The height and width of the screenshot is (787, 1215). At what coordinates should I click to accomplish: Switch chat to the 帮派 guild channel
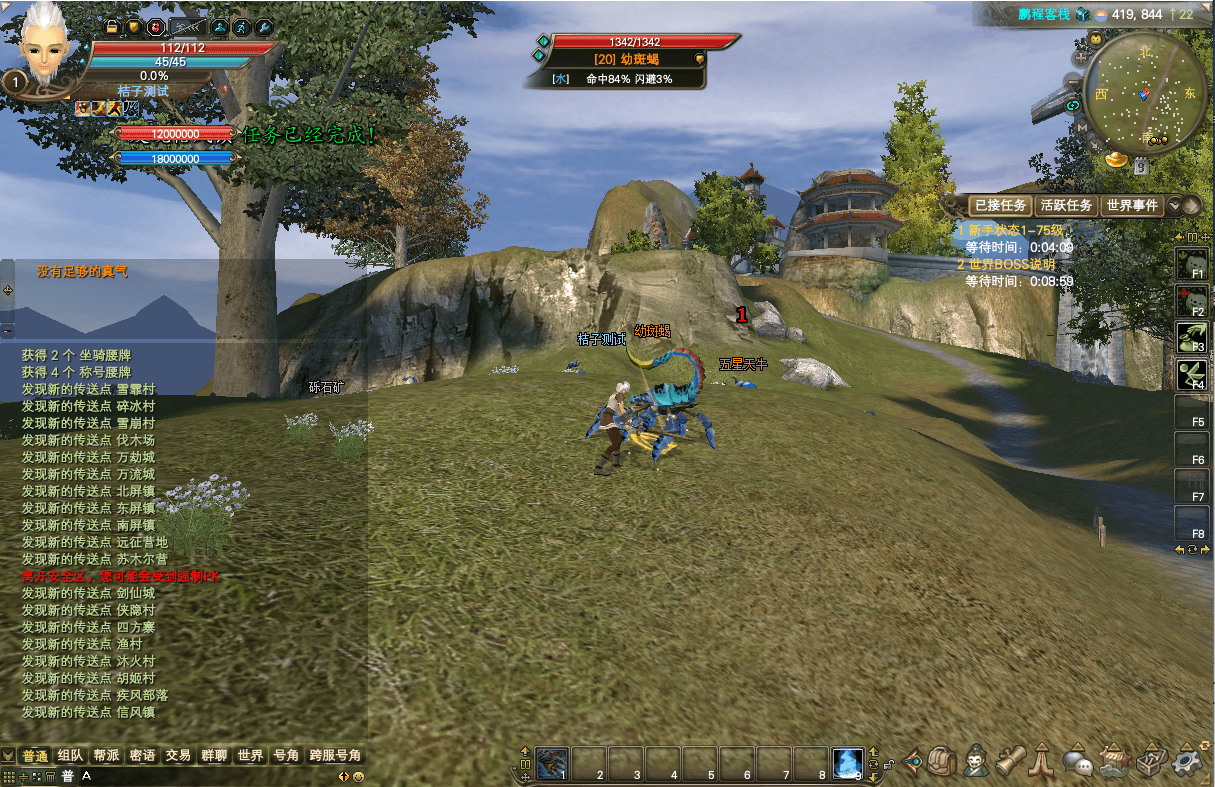click(x=106, y=755)
